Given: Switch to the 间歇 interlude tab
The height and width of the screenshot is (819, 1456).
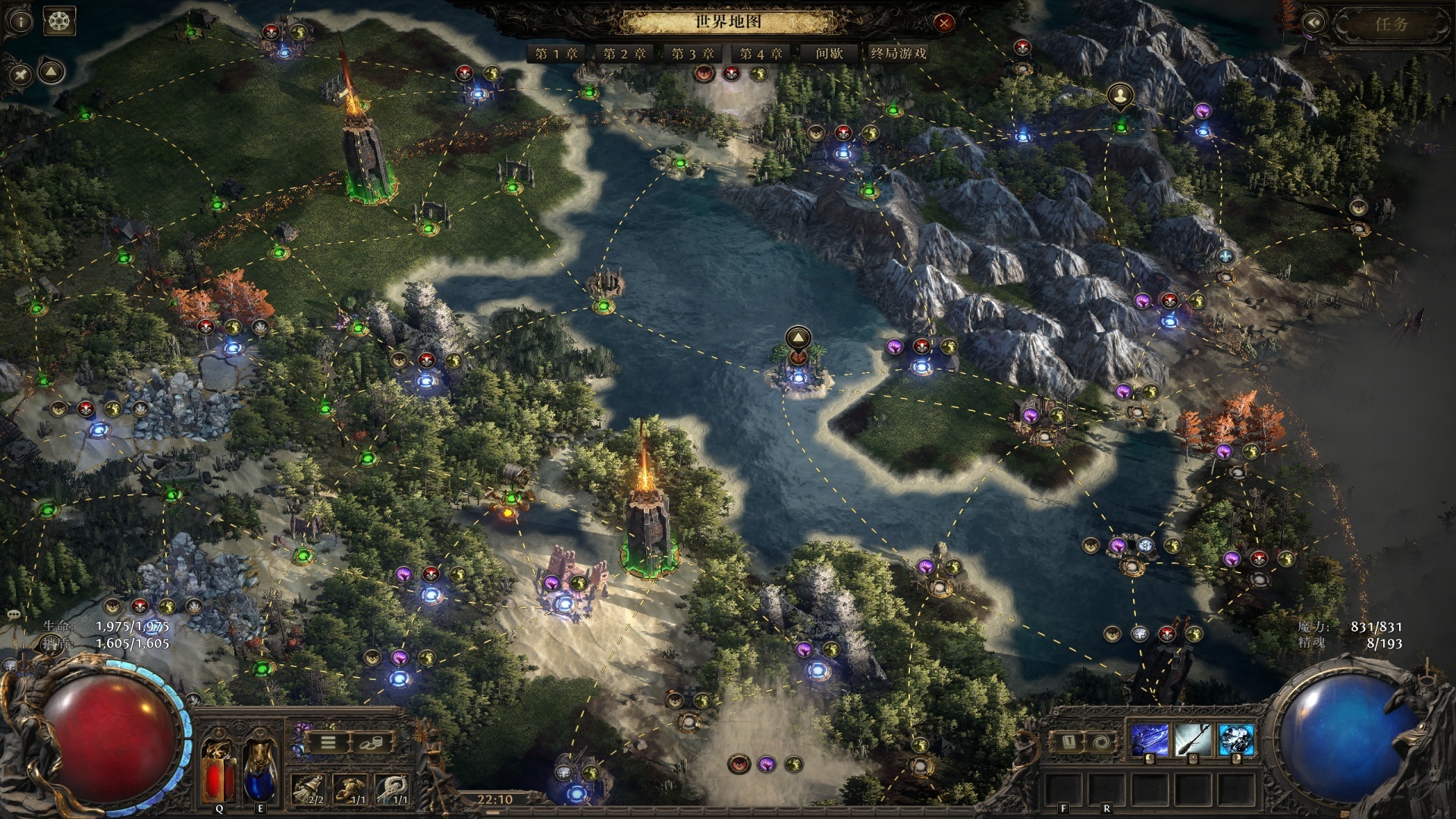Looking at the screenshot, I should (829, 54).
